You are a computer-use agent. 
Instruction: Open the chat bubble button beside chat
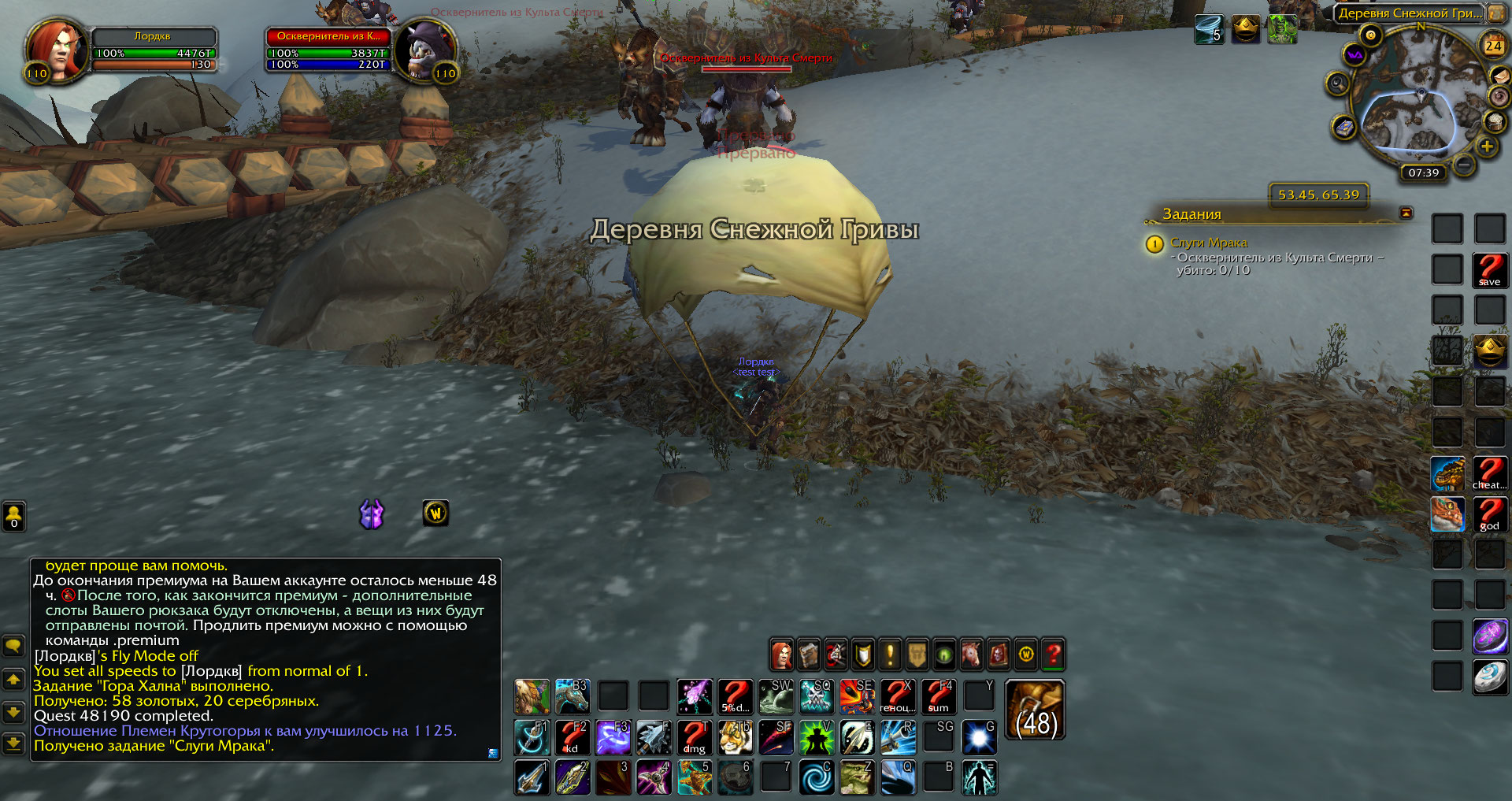13,647
